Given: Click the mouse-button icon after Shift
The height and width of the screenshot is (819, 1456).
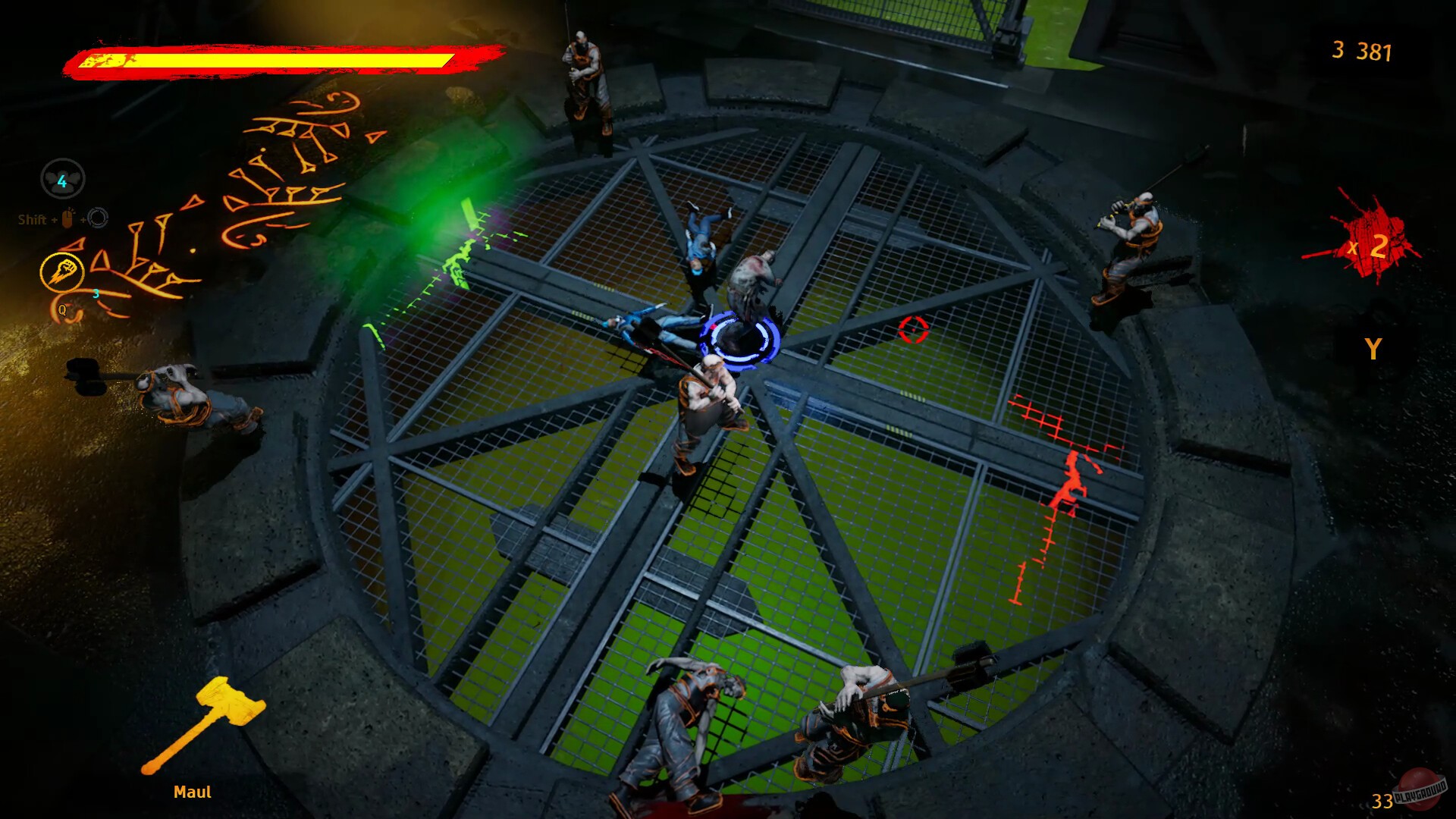Looking at the screenshot, I should (67, 218).
